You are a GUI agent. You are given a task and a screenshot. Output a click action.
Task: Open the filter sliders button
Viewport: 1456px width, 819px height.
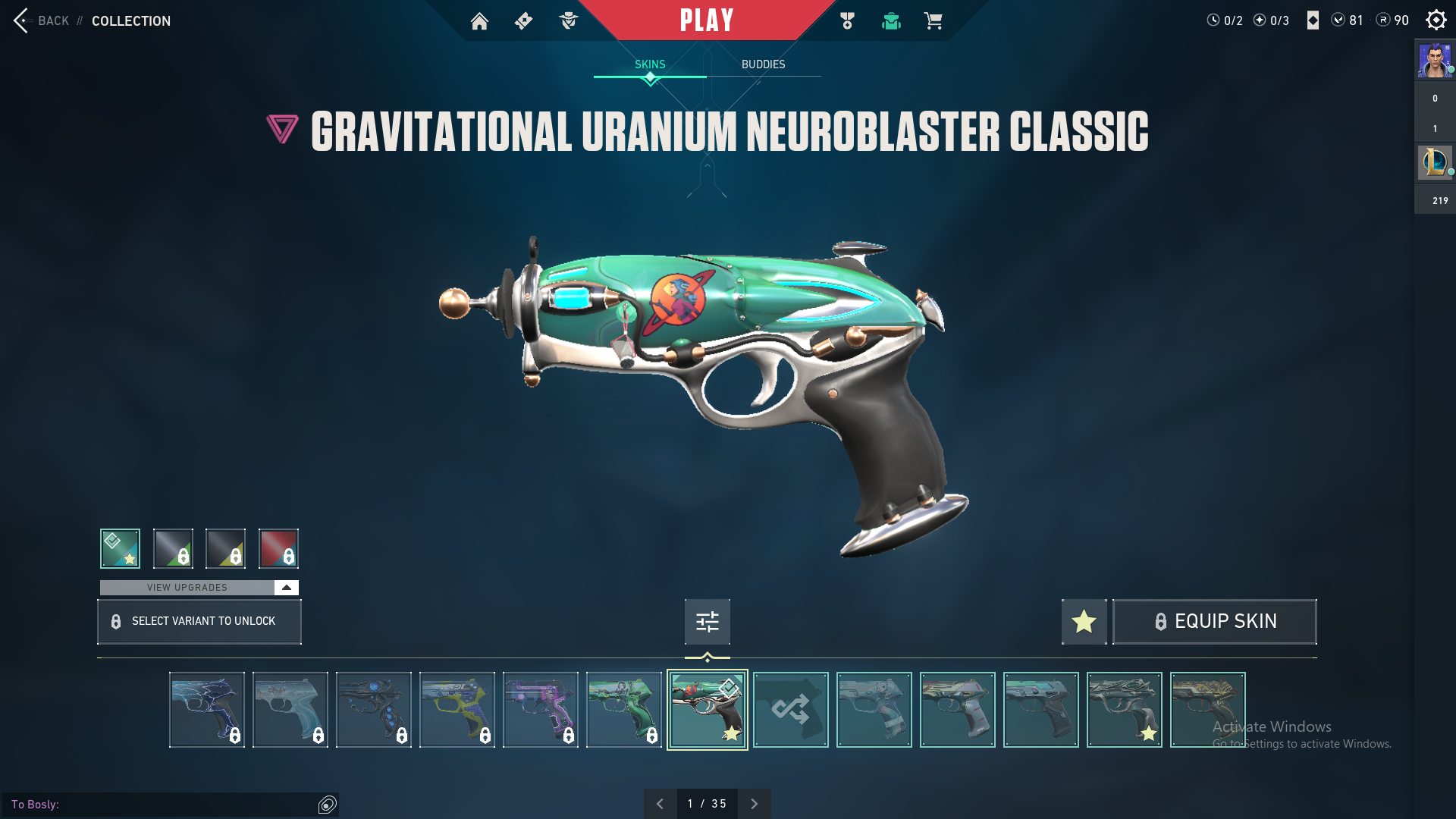coord(707,622)
